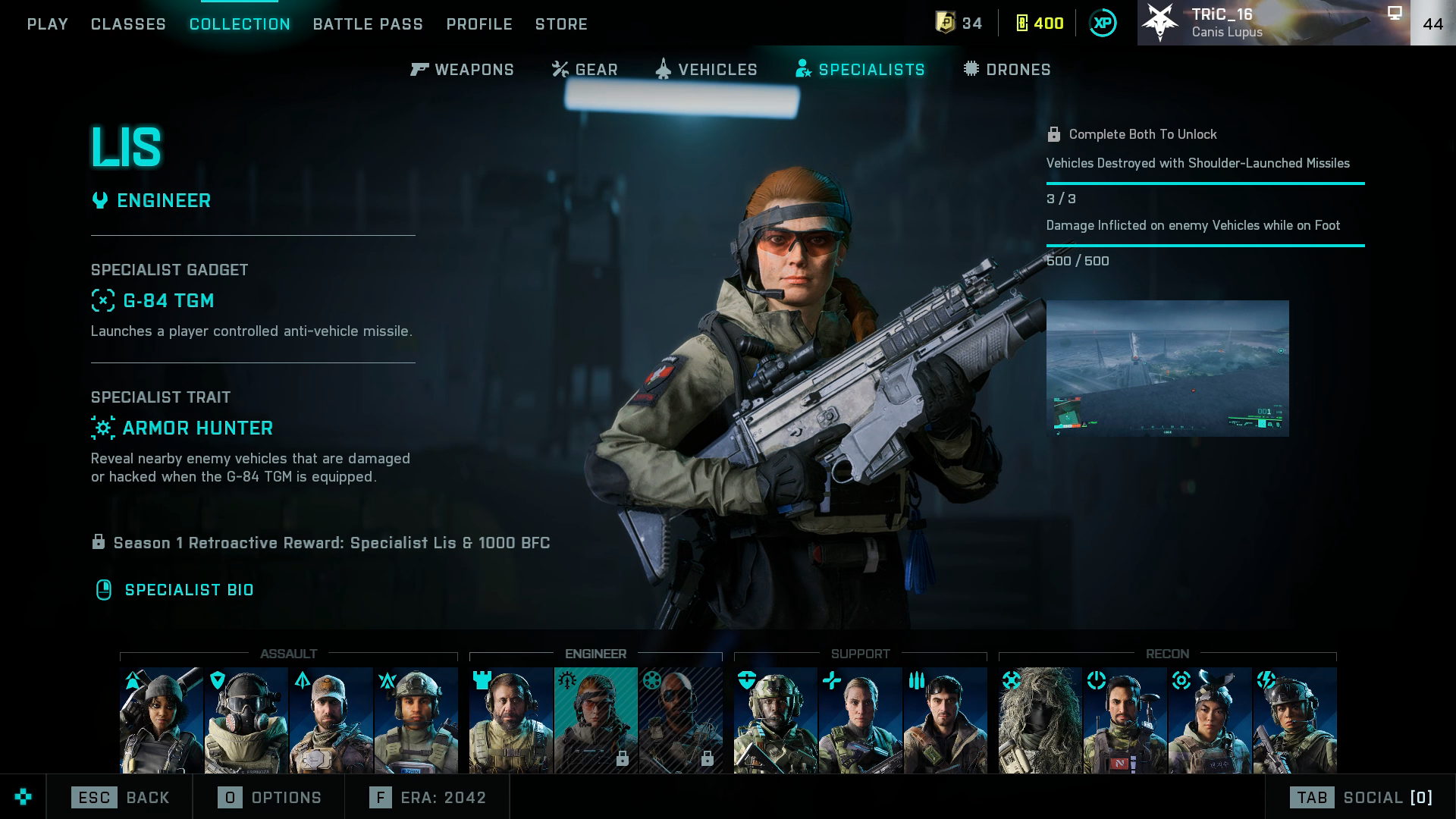This screenshot has width=1456, height=819.
Task: Switch to the Classes tab
Action: coord(128,24)
